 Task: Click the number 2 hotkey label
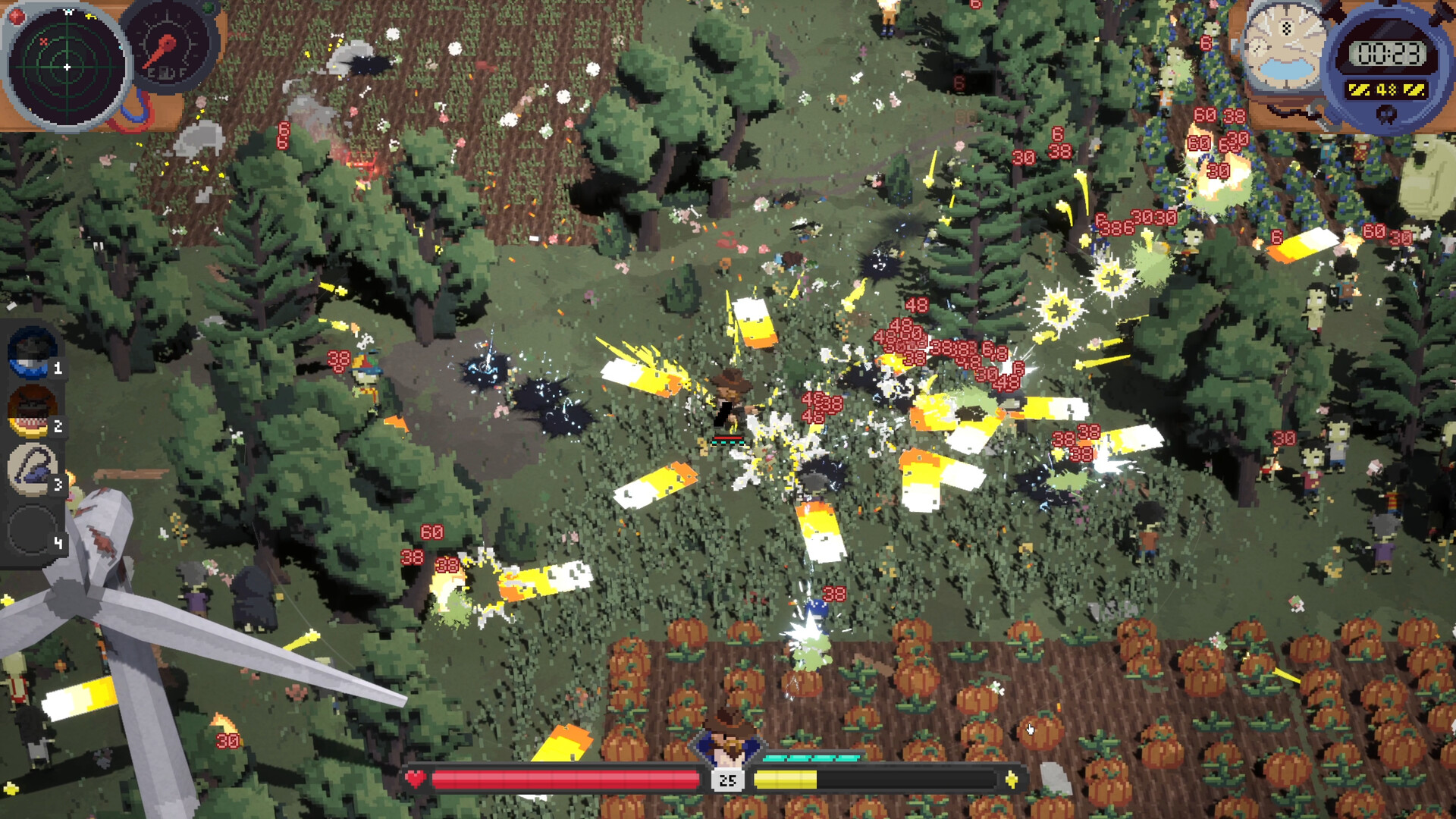click(x=57, y=427)
